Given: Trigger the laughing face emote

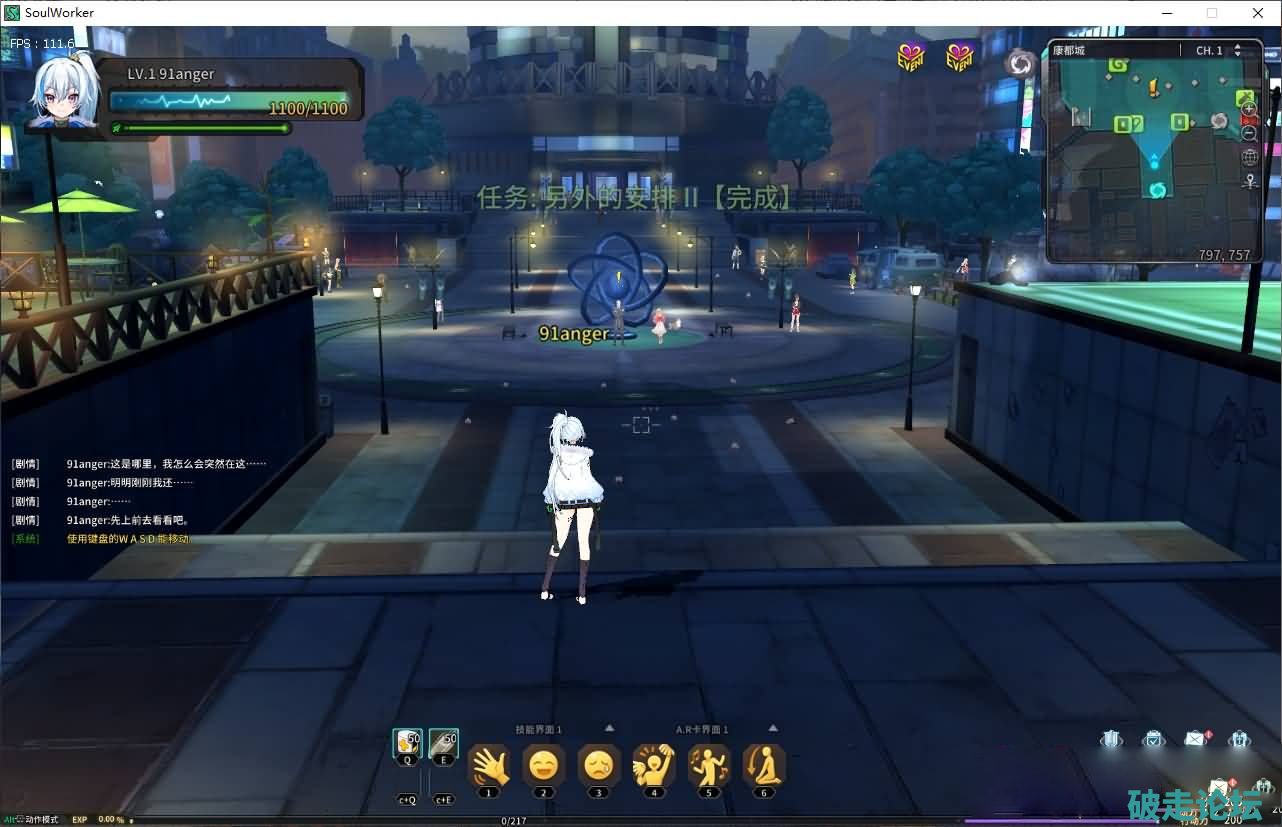Looking at the screenshot, I should [x=544, y=766].
